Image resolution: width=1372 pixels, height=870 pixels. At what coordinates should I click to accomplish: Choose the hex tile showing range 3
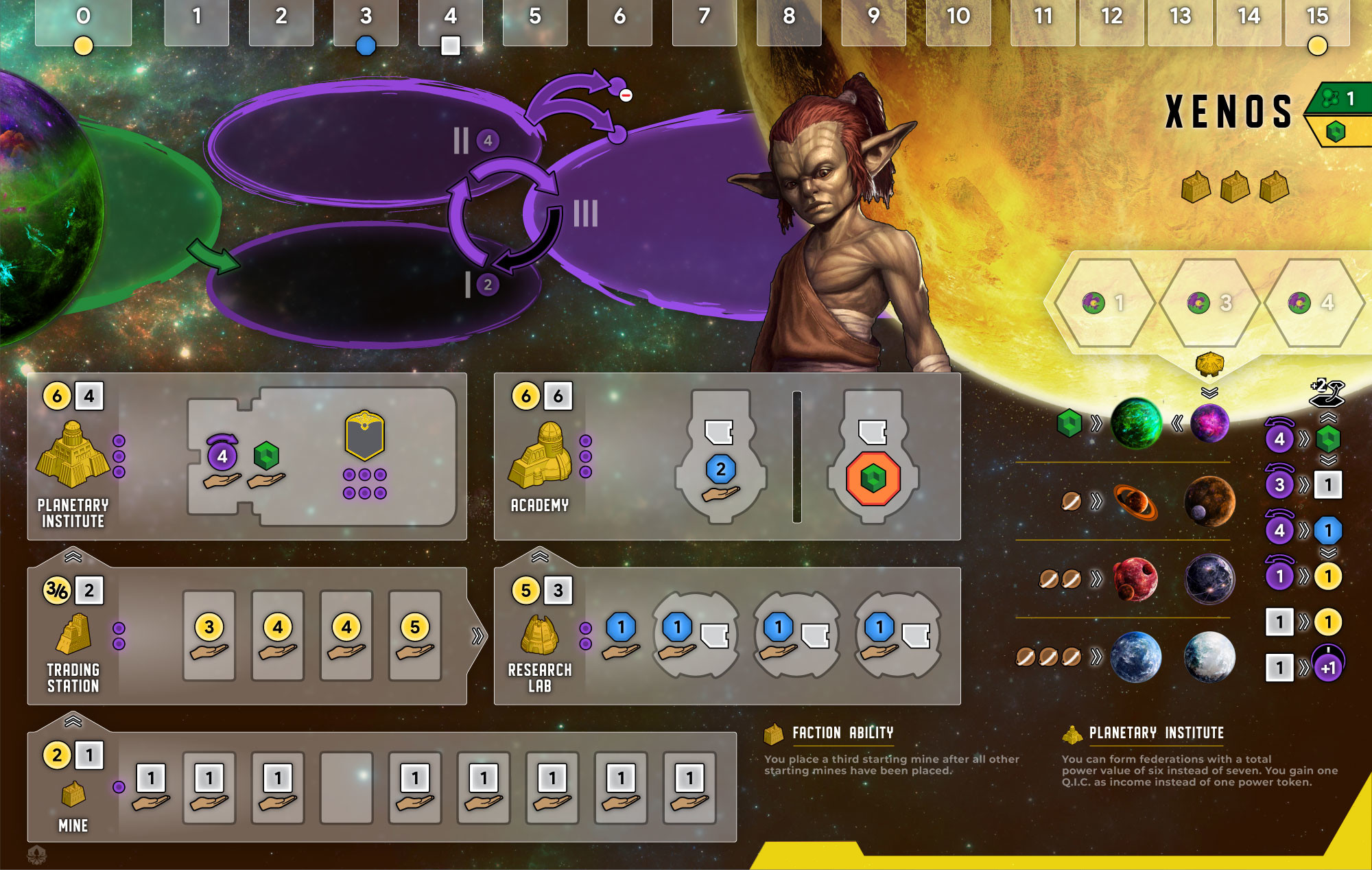[1210, 303]
